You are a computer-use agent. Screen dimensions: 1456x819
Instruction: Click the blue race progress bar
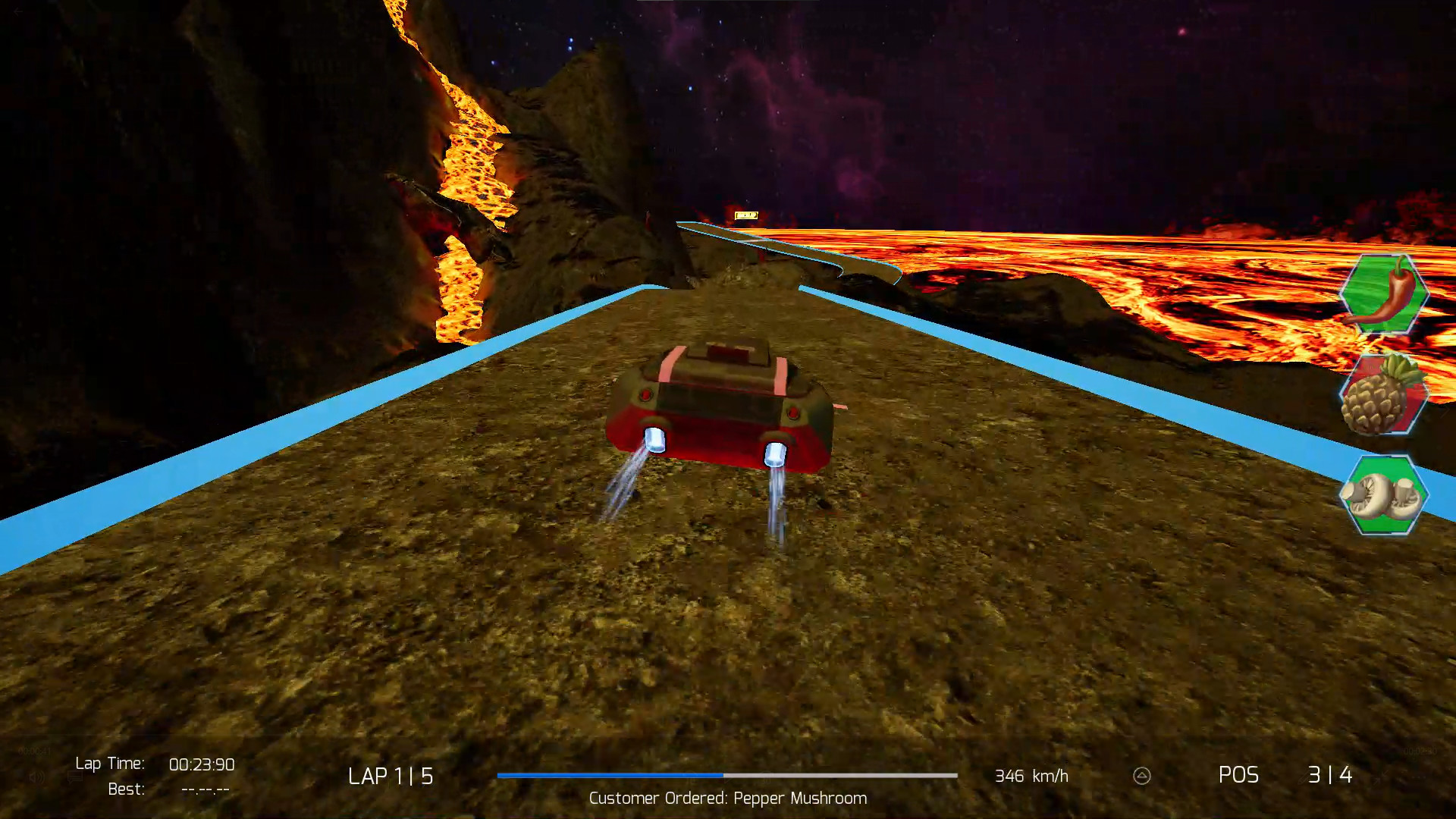coord(610,776)
